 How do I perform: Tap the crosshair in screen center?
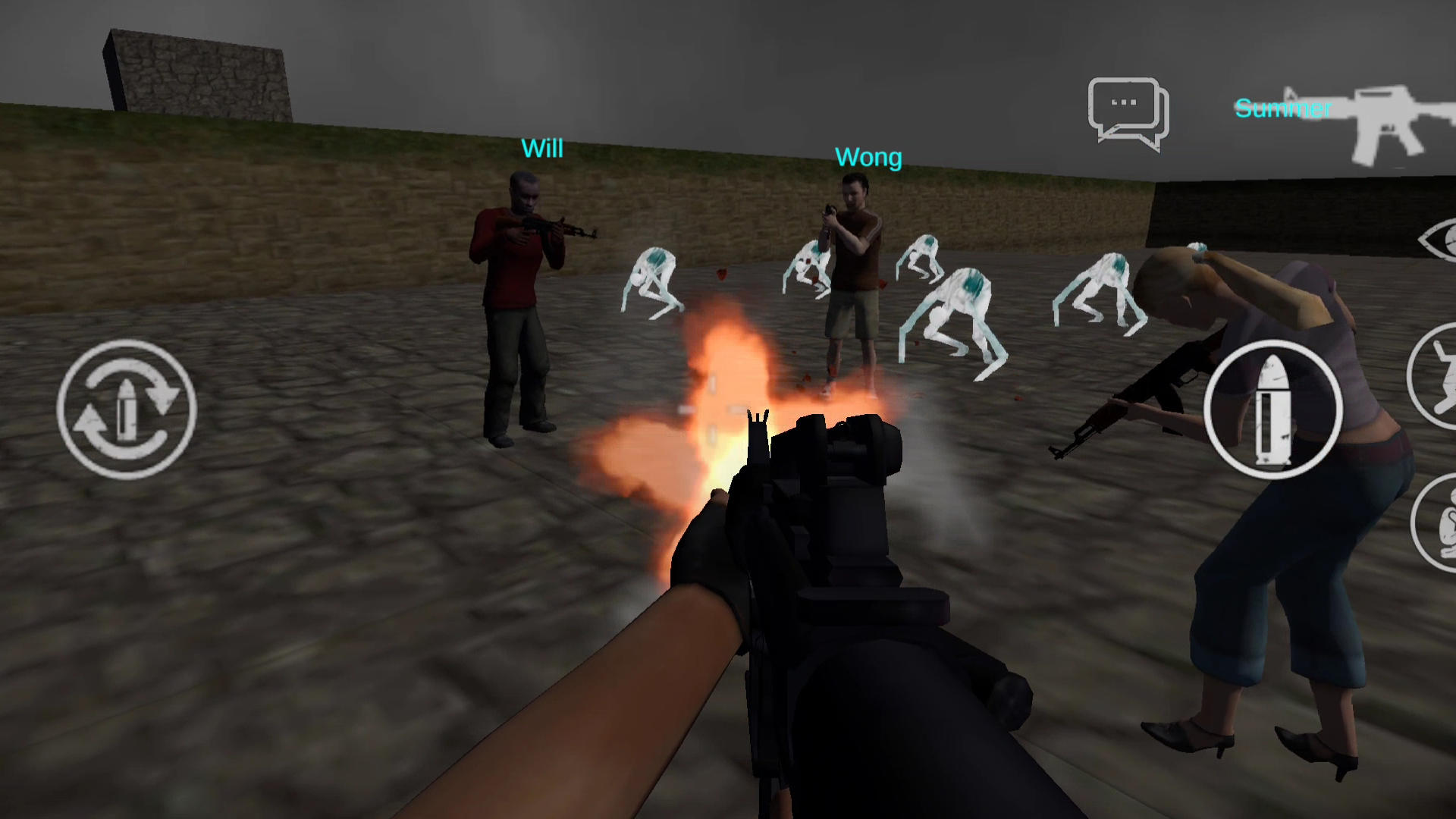click(x=713, y=409)
